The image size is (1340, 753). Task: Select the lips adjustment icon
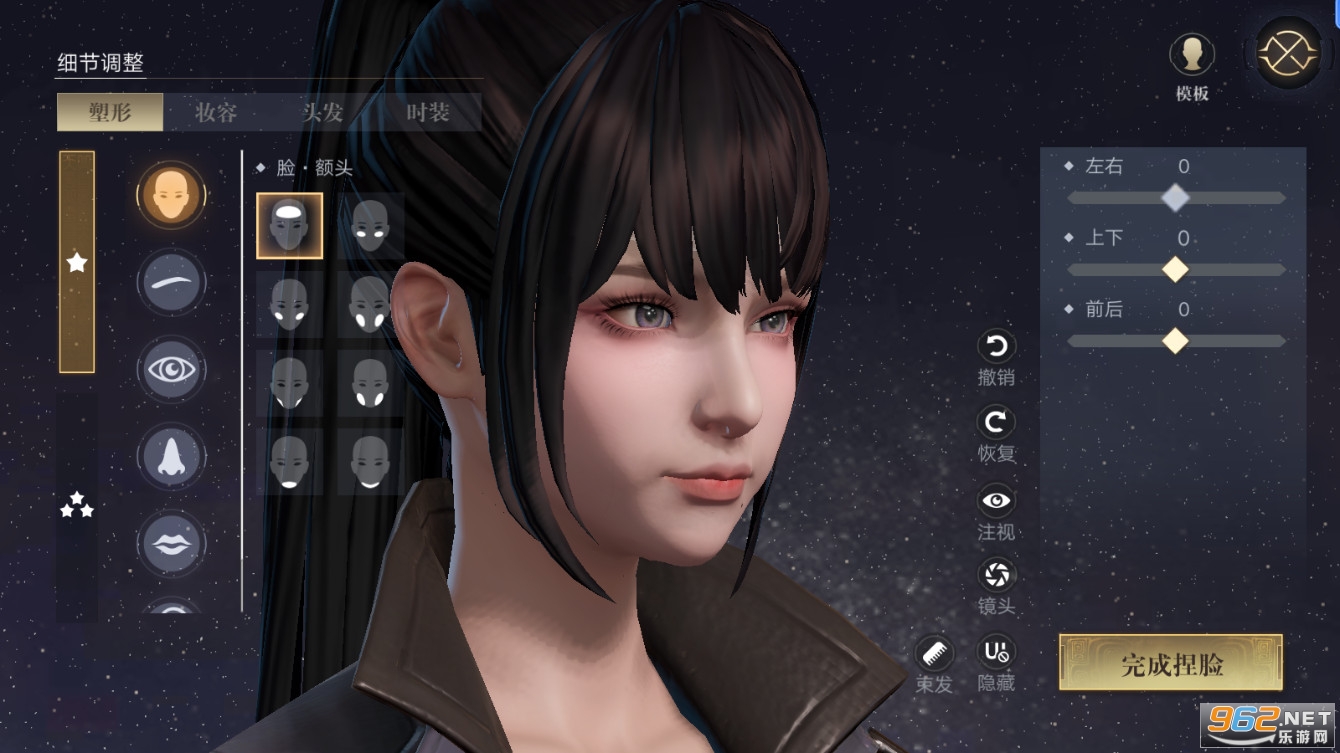[171, 543]
